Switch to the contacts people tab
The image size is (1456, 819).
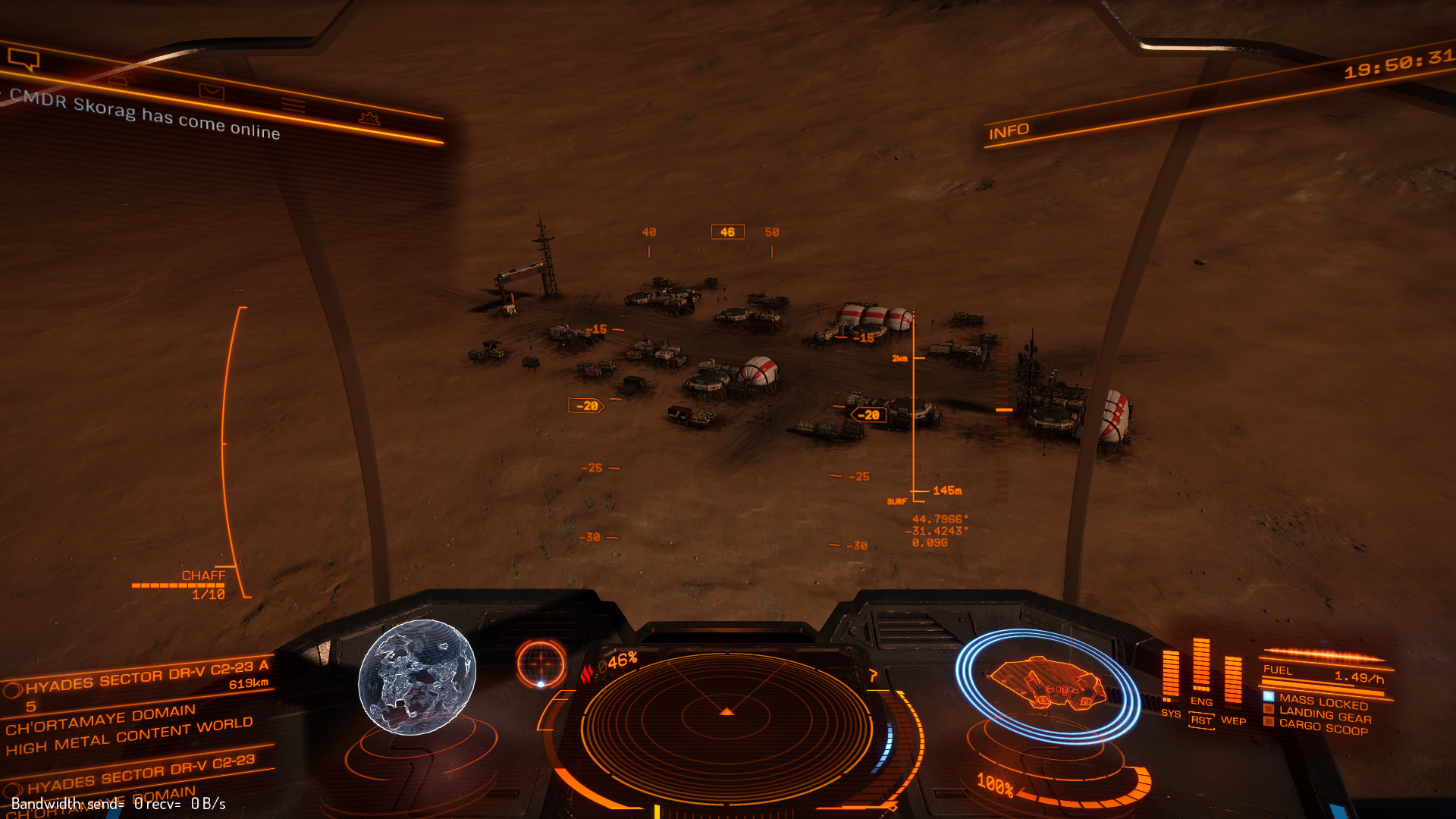tap(121, 77)
